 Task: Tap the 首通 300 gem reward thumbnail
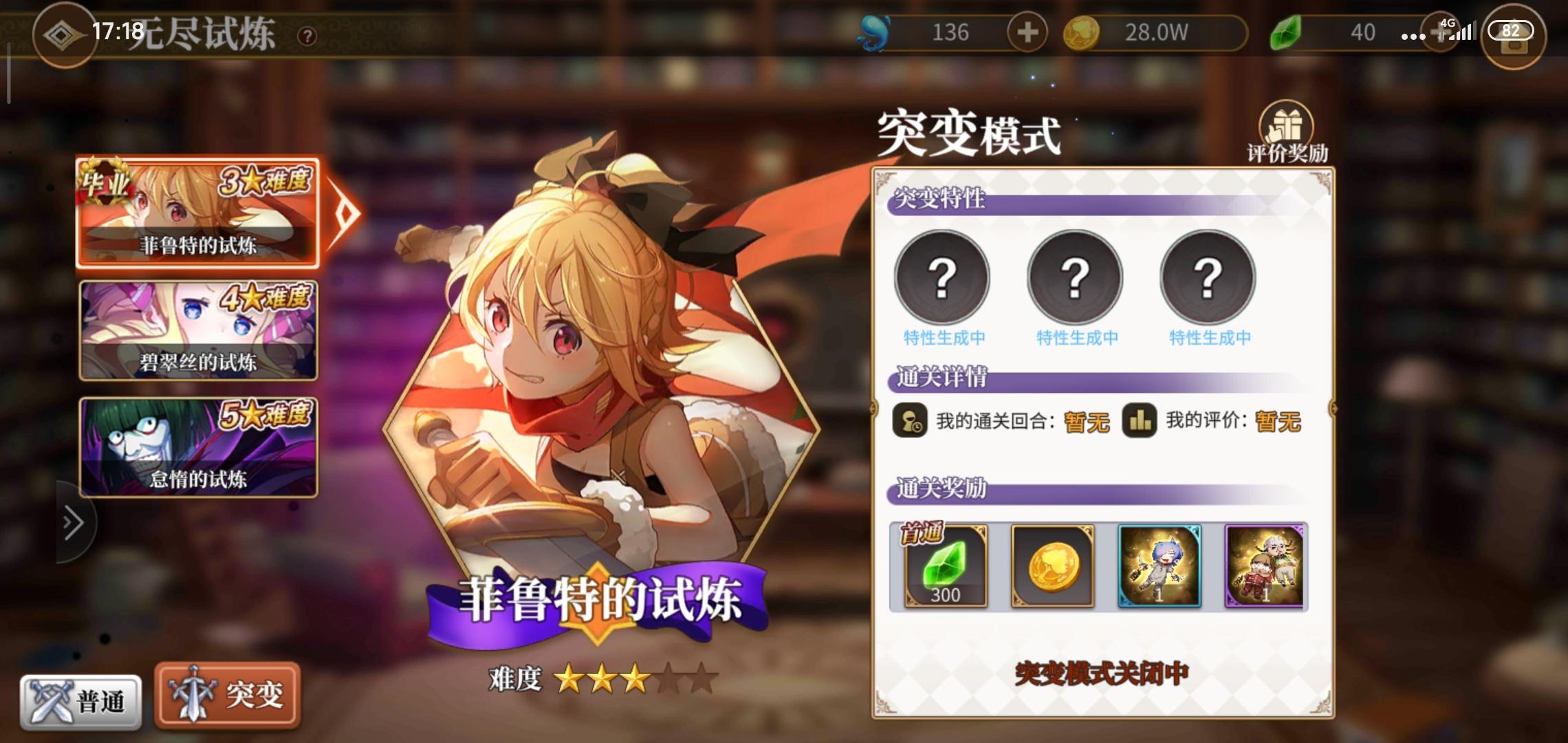945,567
